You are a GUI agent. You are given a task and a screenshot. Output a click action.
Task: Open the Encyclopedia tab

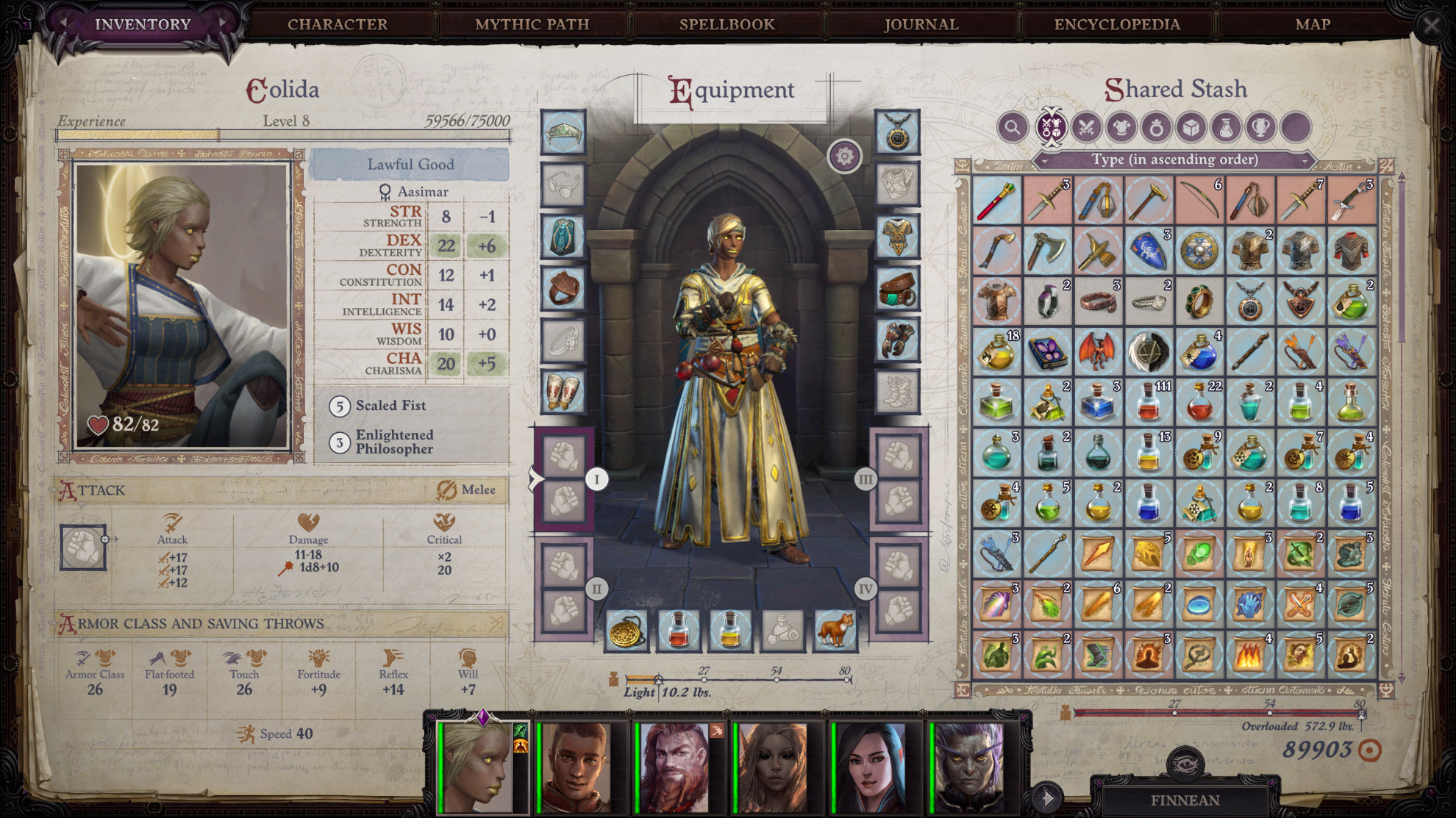tap(1116, 24)
